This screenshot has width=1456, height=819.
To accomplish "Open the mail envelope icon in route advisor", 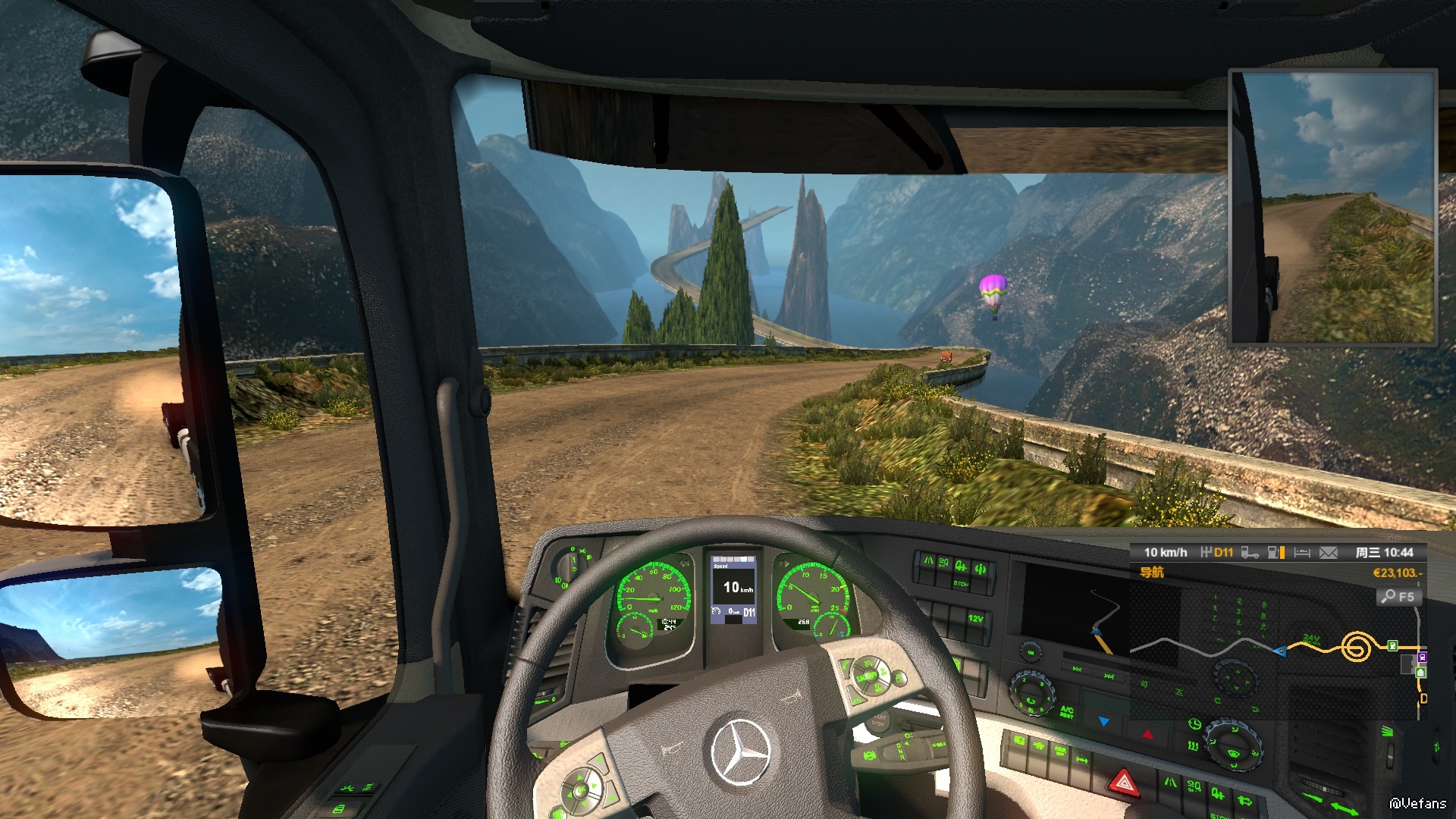I will click(x=1328, y=553).
